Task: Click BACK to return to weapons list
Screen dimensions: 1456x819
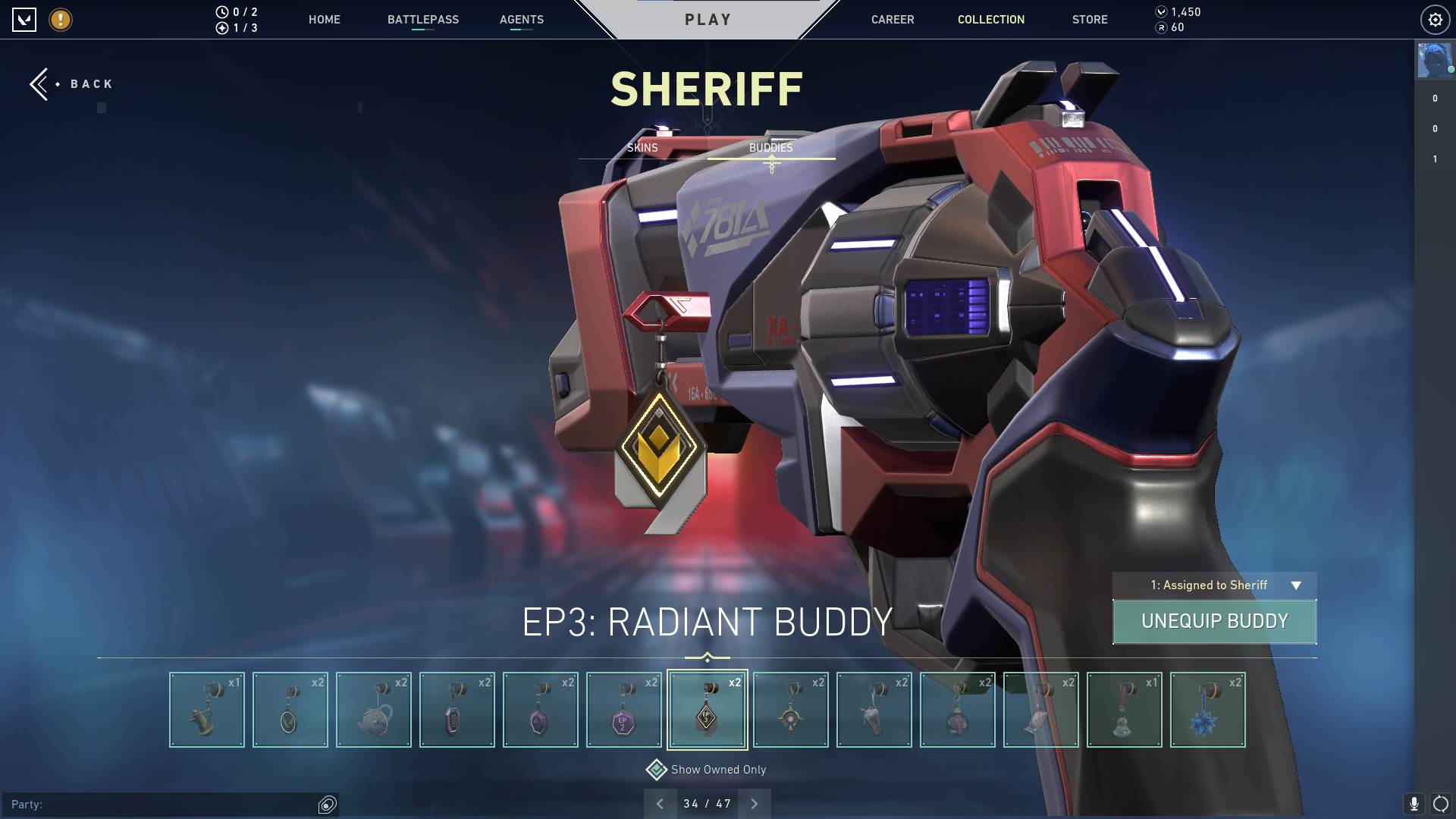Action: 72,83
